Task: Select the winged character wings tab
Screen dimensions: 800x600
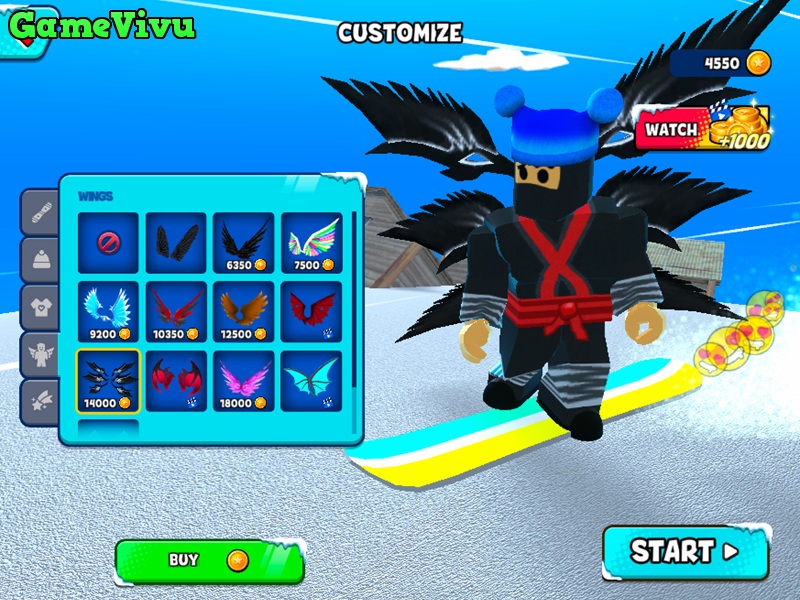Action: pyautogui.click(x=40, y=353)
